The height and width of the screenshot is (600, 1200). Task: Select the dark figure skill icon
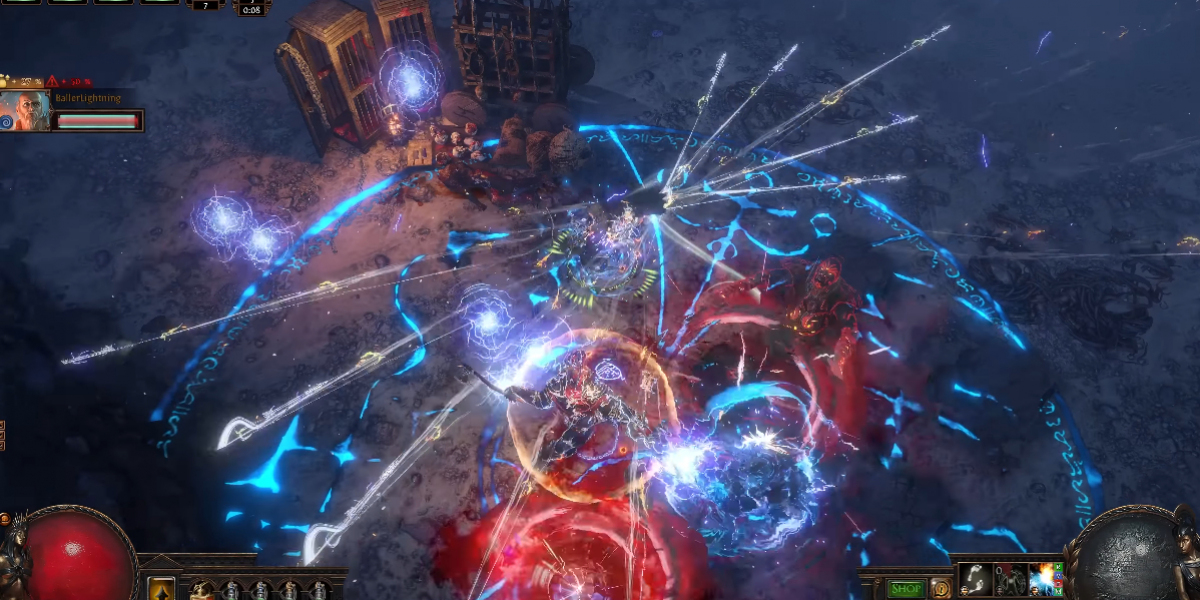tap(1009, 581)
